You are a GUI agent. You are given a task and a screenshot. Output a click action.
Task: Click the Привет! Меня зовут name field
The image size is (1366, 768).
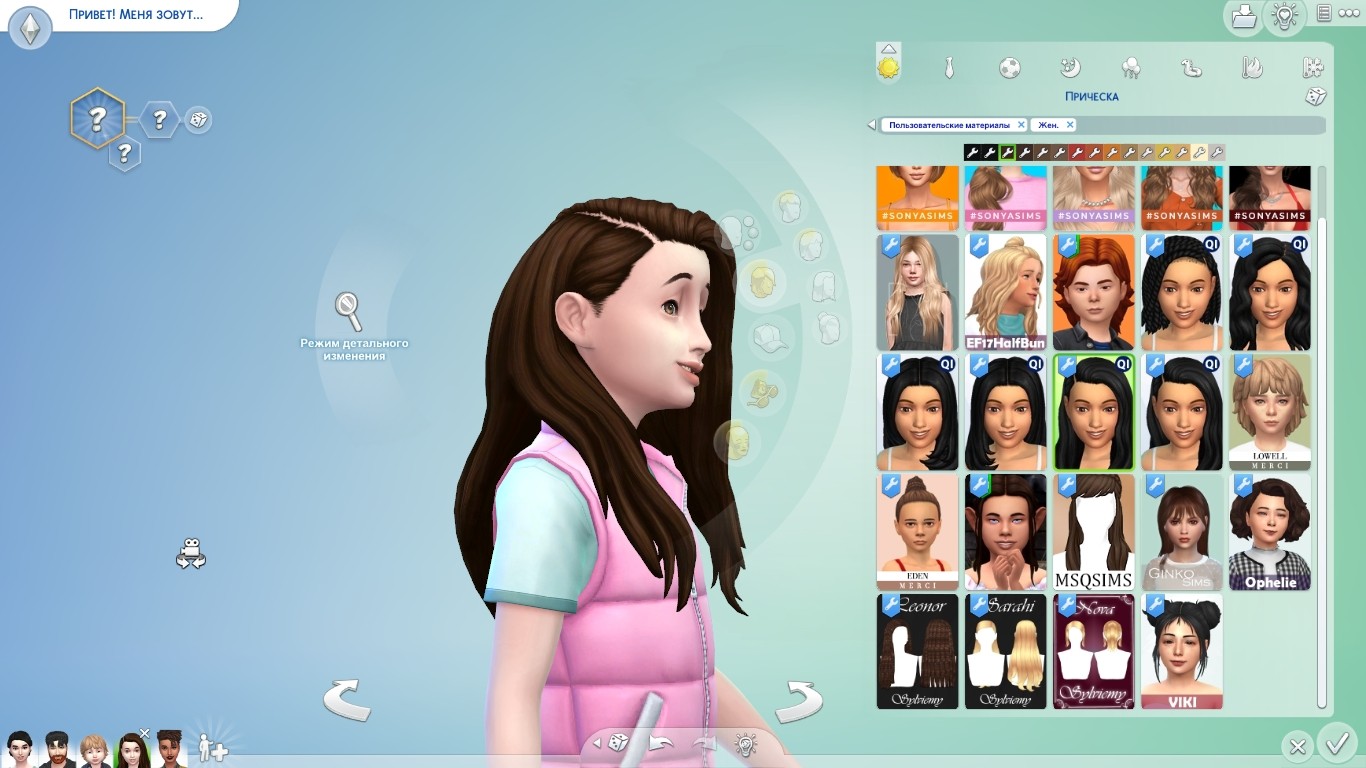pyautogui.click(x=135, y=15)
